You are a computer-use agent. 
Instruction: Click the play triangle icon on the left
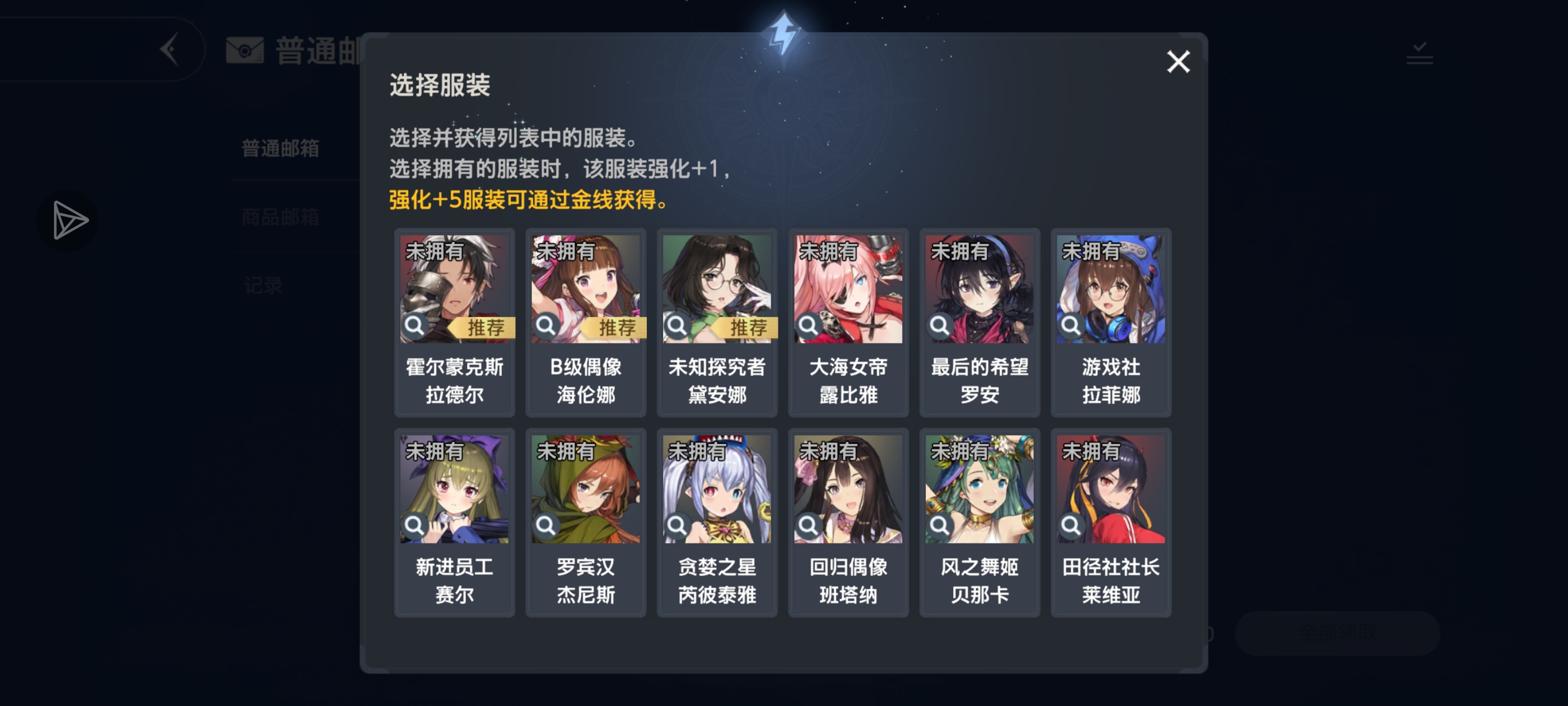tap(68, 220)
